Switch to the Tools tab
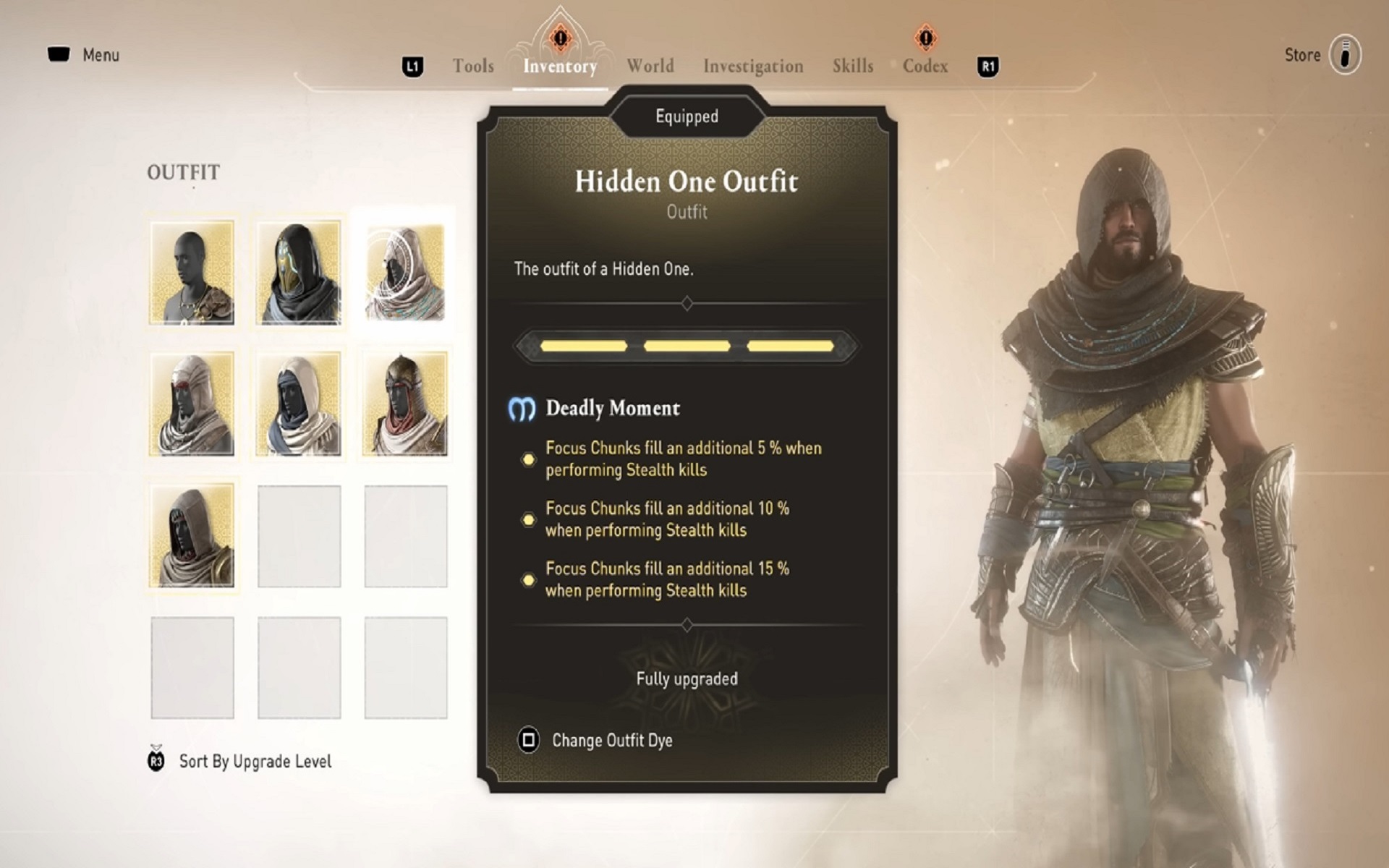 point(473,67)
